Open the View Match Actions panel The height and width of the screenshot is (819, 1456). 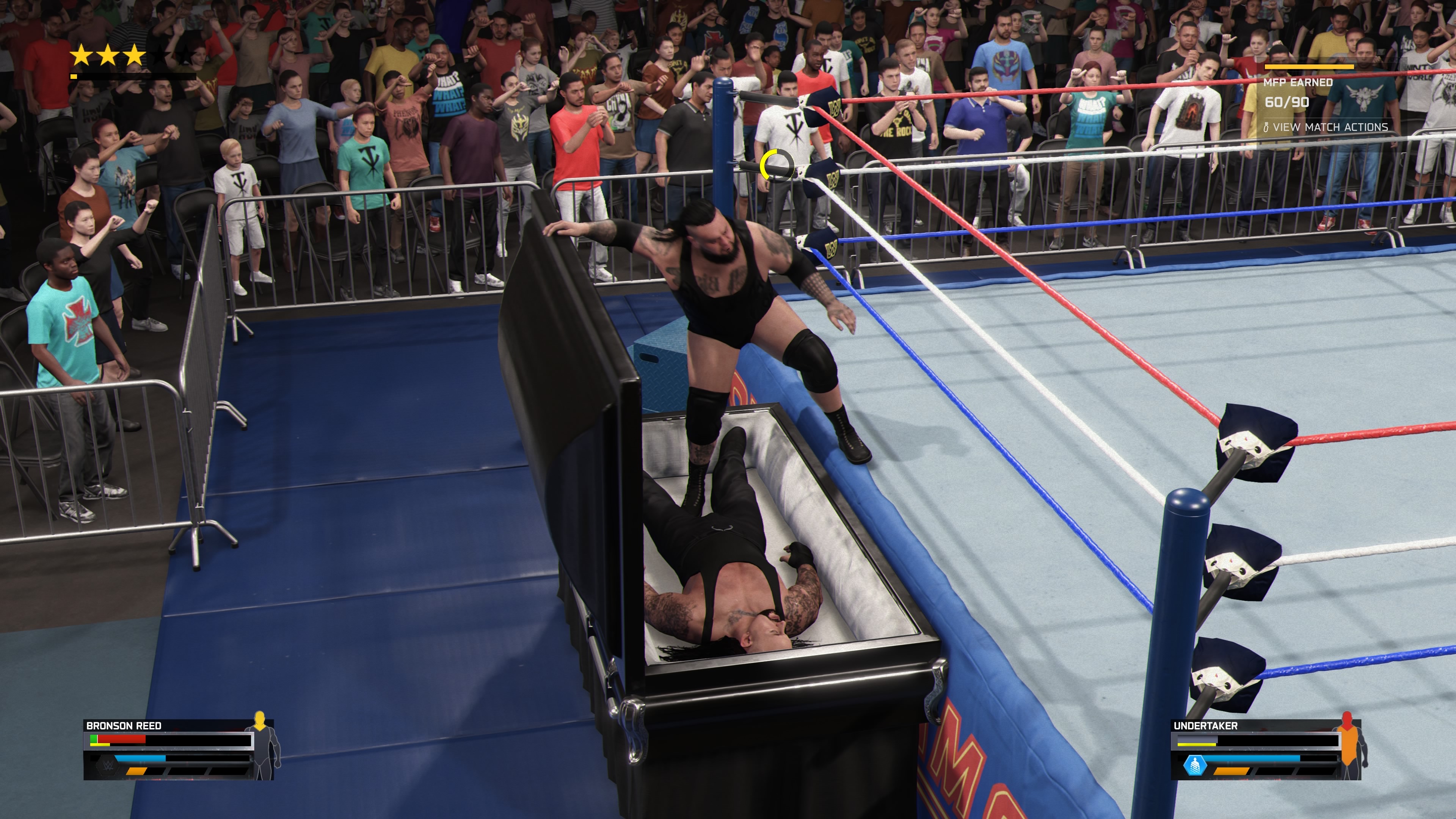(1326, 127)
